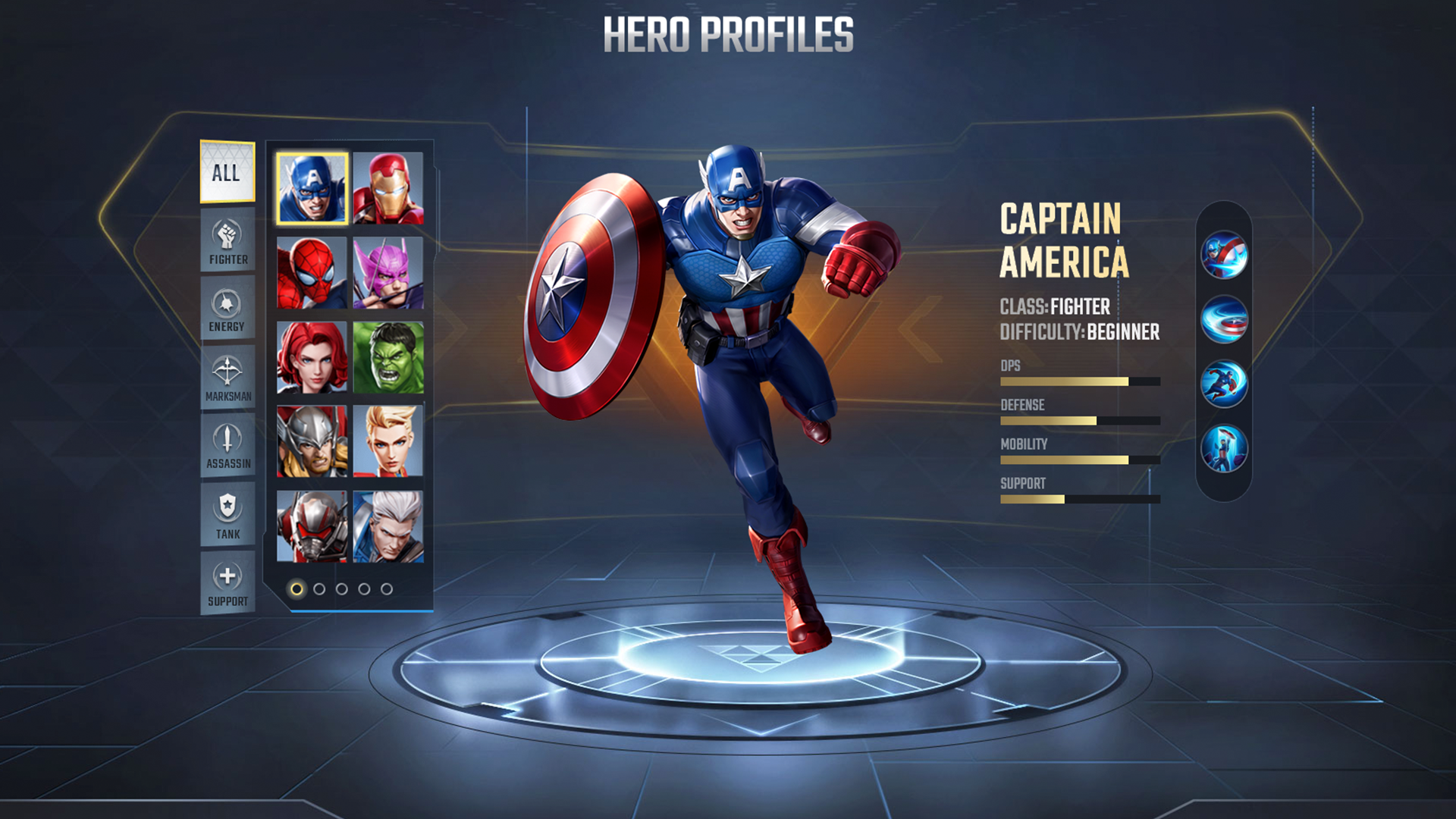Switch to the Support class tab
This screenshot has width=1456, height=819.
pyautogui.click(x=227, y=582)
